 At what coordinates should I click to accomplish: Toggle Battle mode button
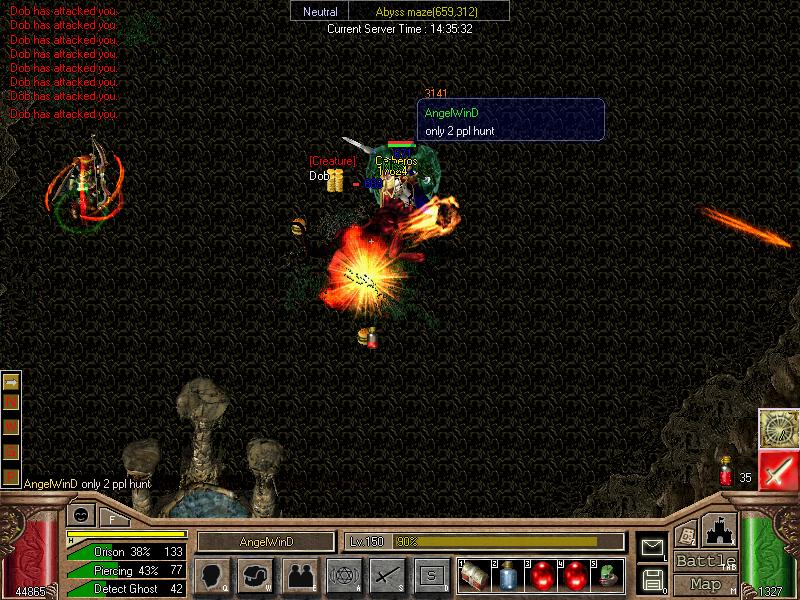705,561
